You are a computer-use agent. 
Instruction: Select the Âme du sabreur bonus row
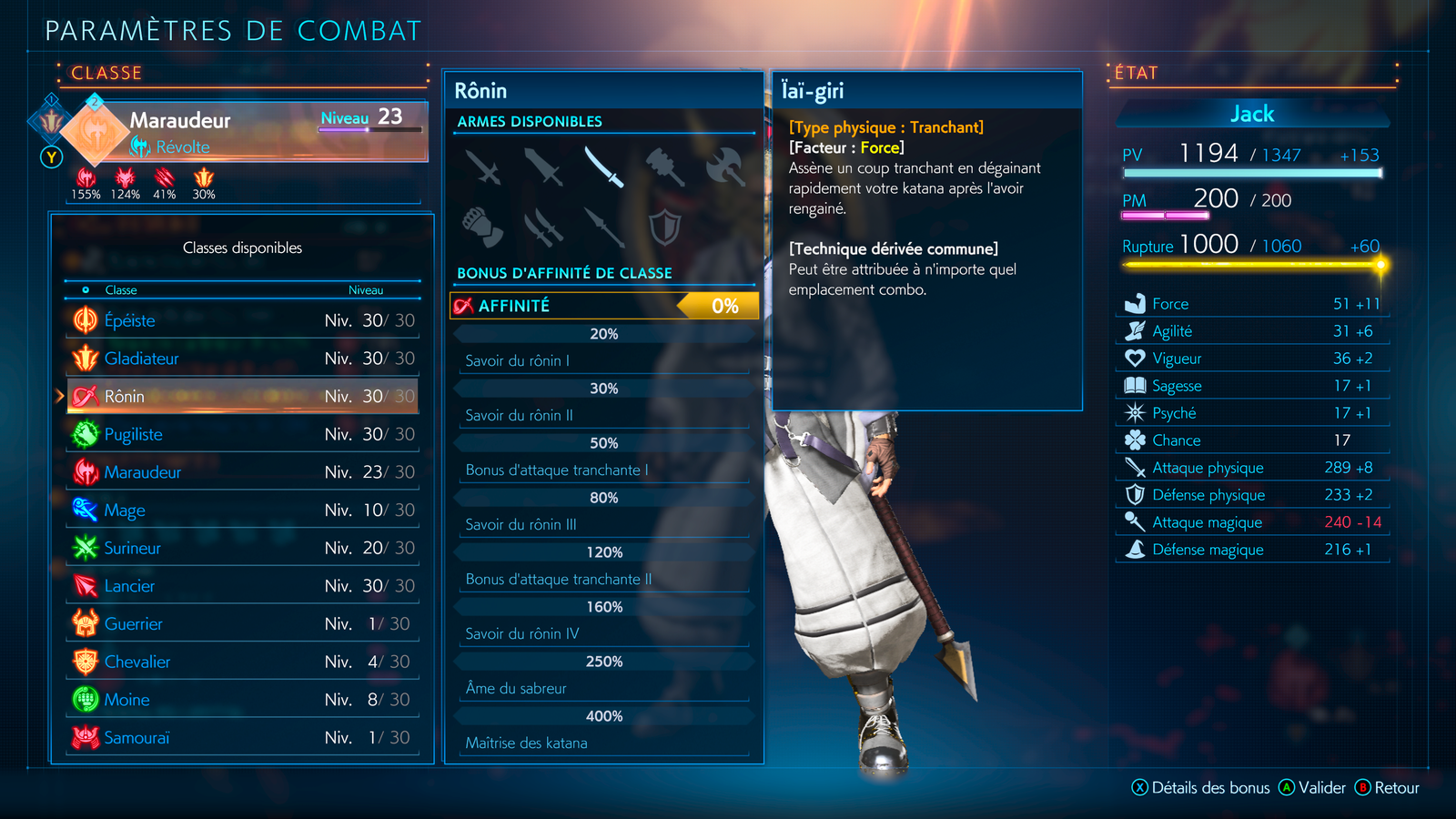coord(604,688)
